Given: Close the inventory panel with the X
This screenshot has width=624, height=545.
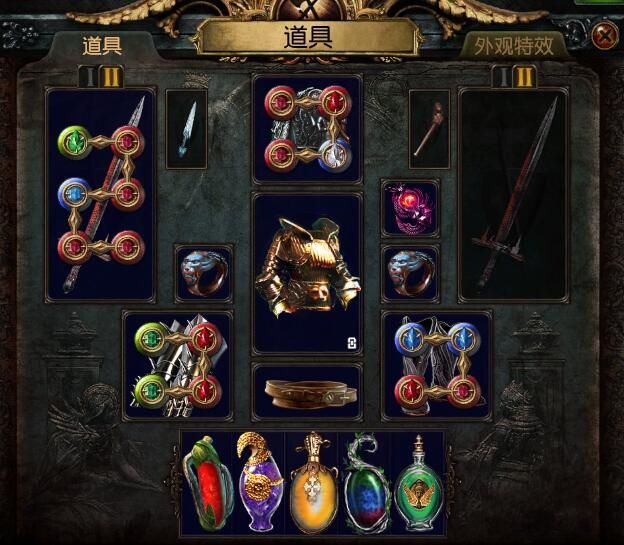Looking at the screenshot, I should [605, 37].
